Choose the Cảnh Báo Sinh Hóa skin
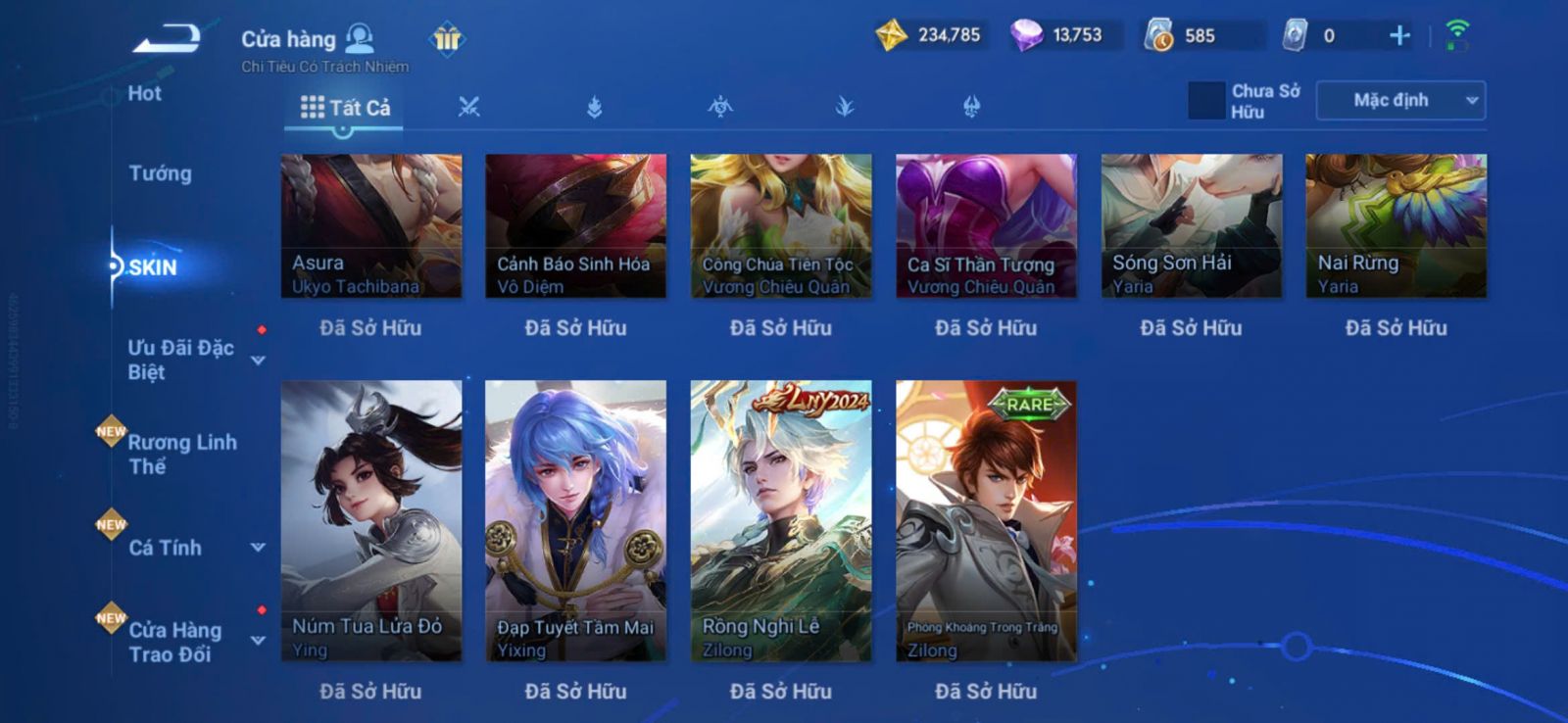 (575, 225)
